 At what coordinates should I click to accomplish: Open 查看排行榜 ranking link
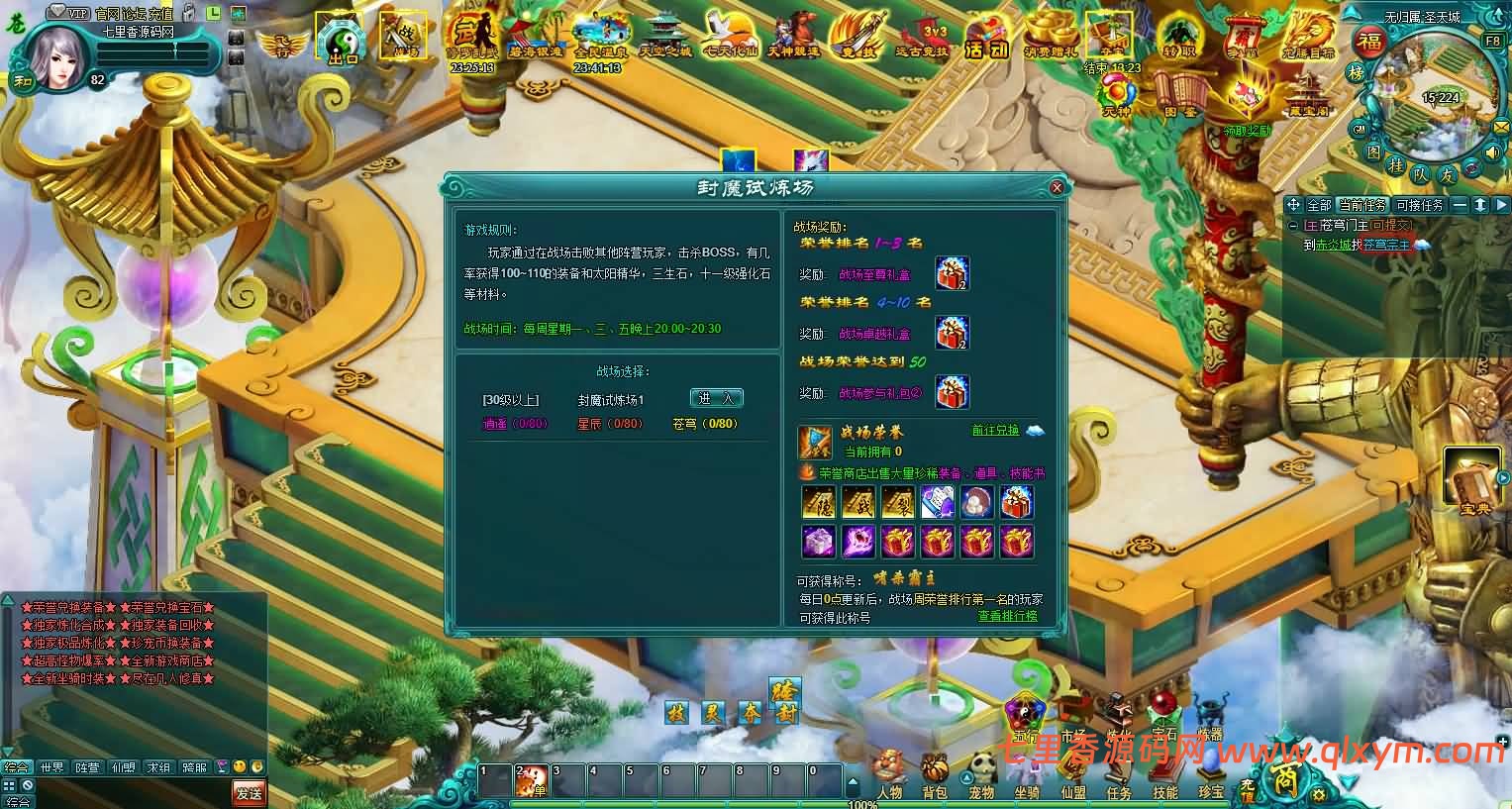coord(1006,615)
